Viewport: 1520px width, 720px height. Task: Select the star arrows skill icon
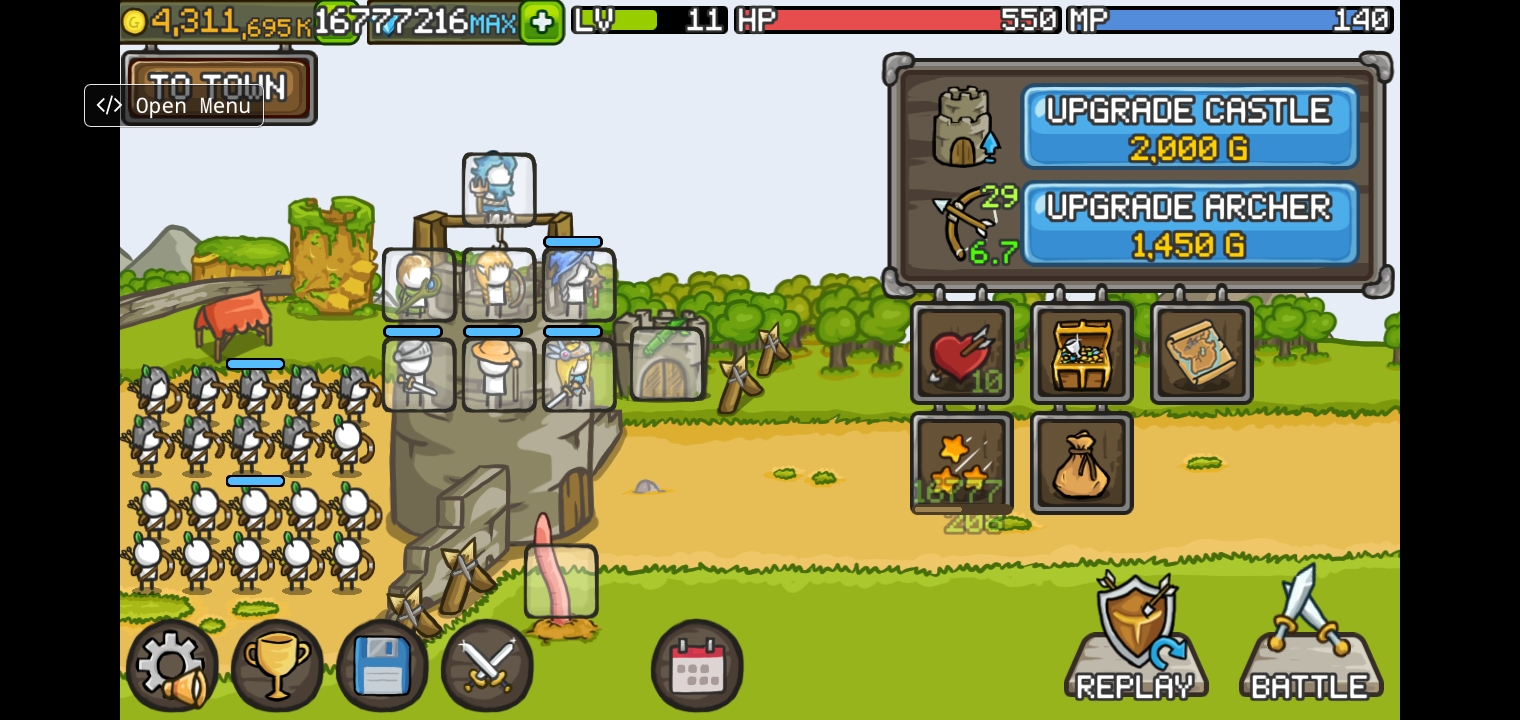pos(962,463)
